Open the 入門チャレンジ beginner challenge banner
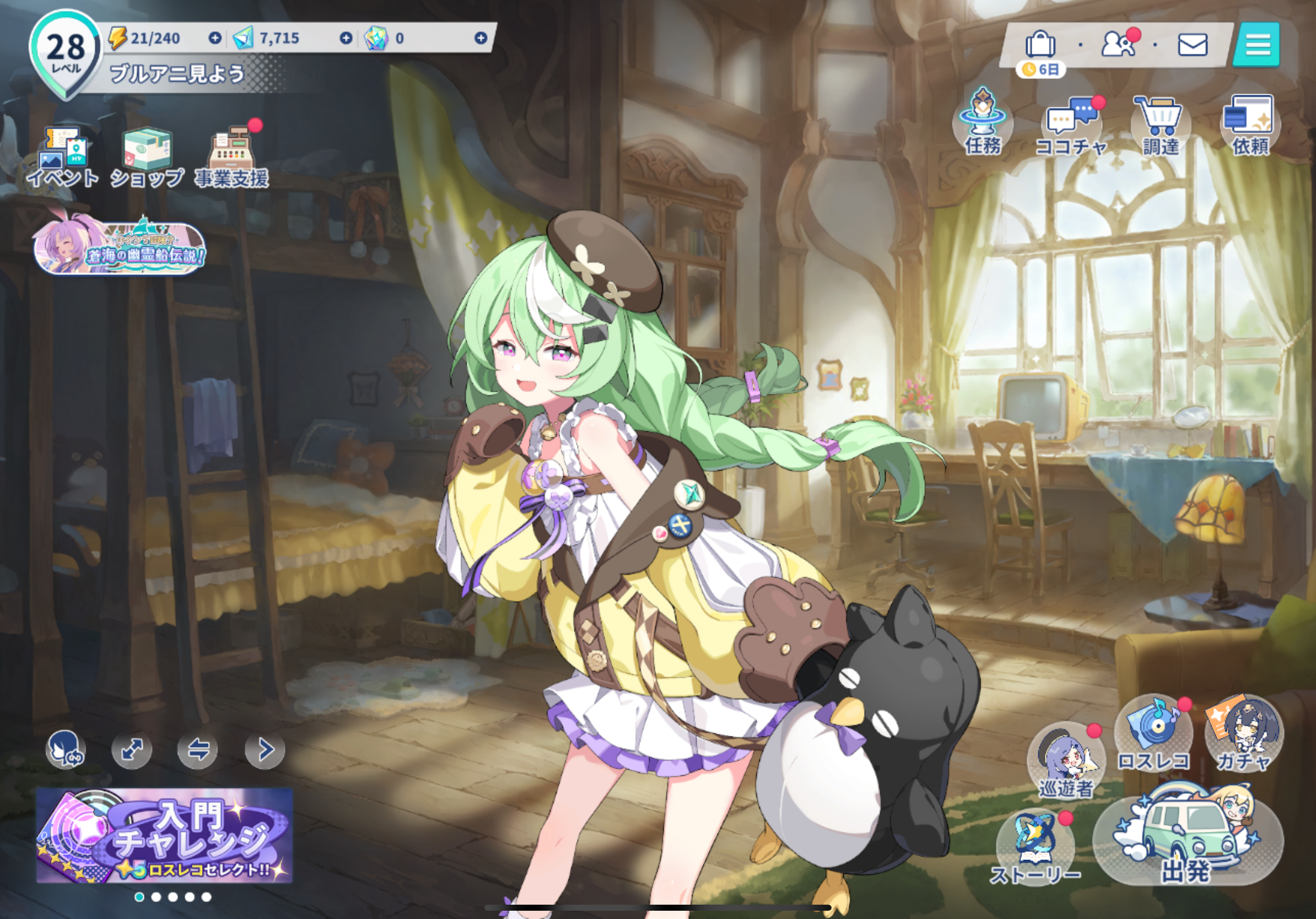The height and width of the screenshot is (919, 1316). click(x=164, y=835)
